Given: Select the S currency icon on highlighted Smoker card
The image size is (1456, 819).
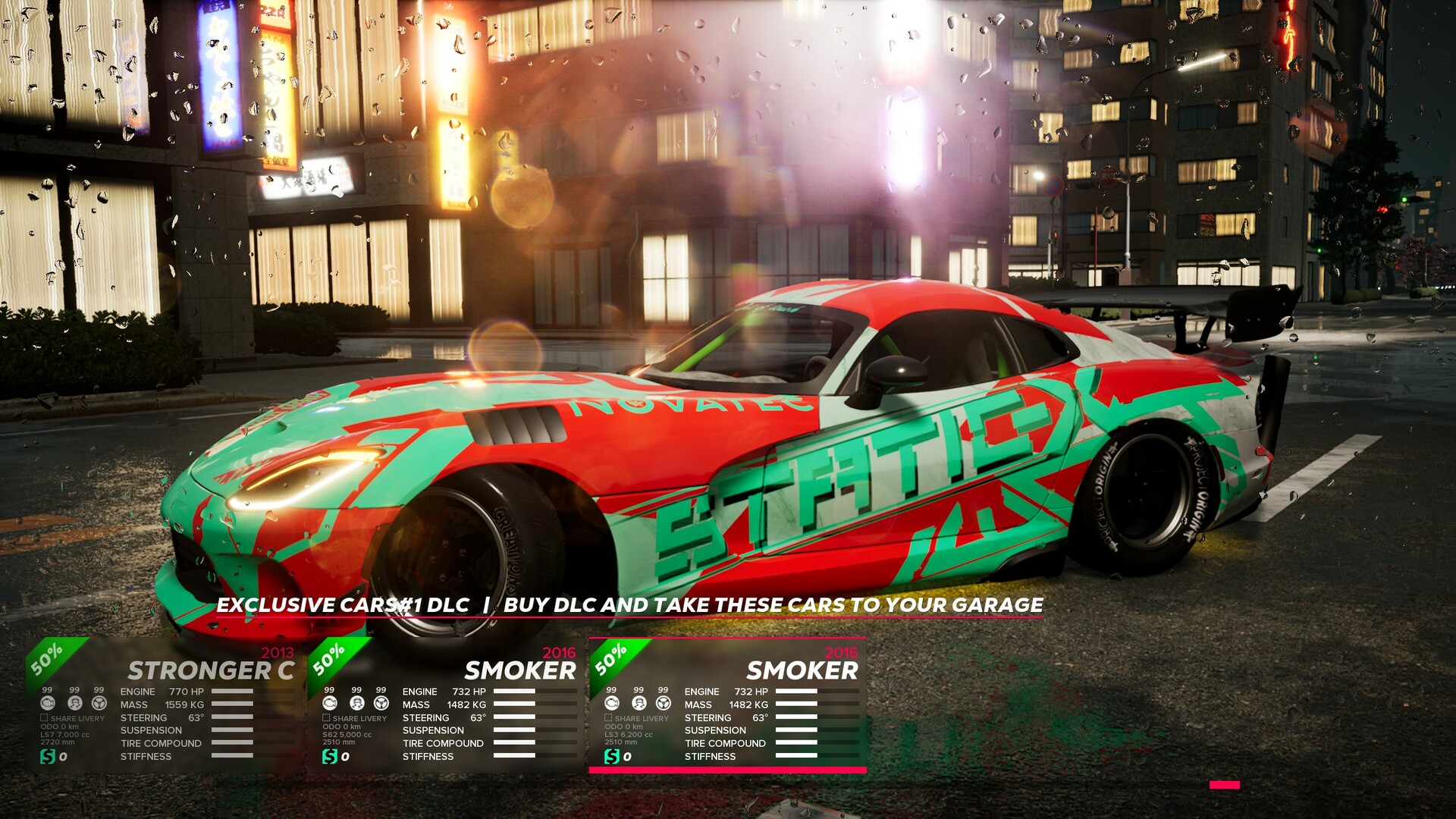Looking at the screenshot, I should (x=612, y=756).
